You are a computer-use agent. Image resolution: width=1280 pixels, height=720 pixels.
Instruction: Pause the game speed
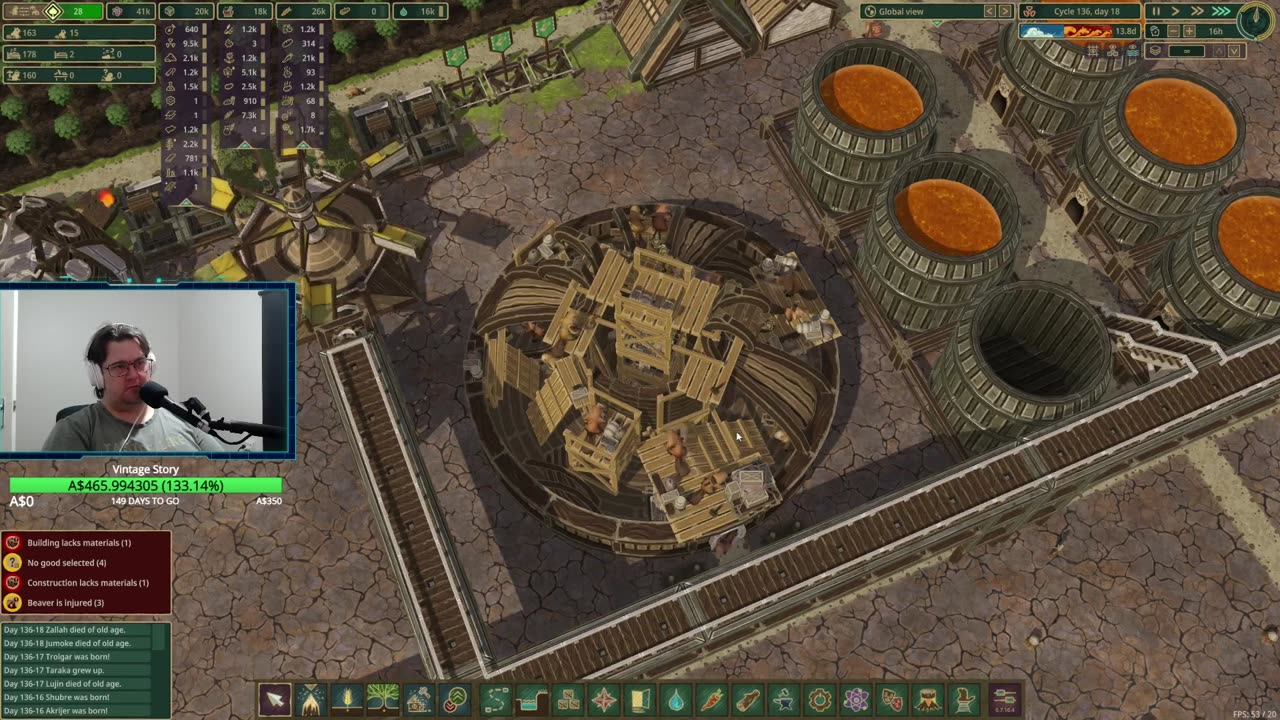(x=1156, y=11)
